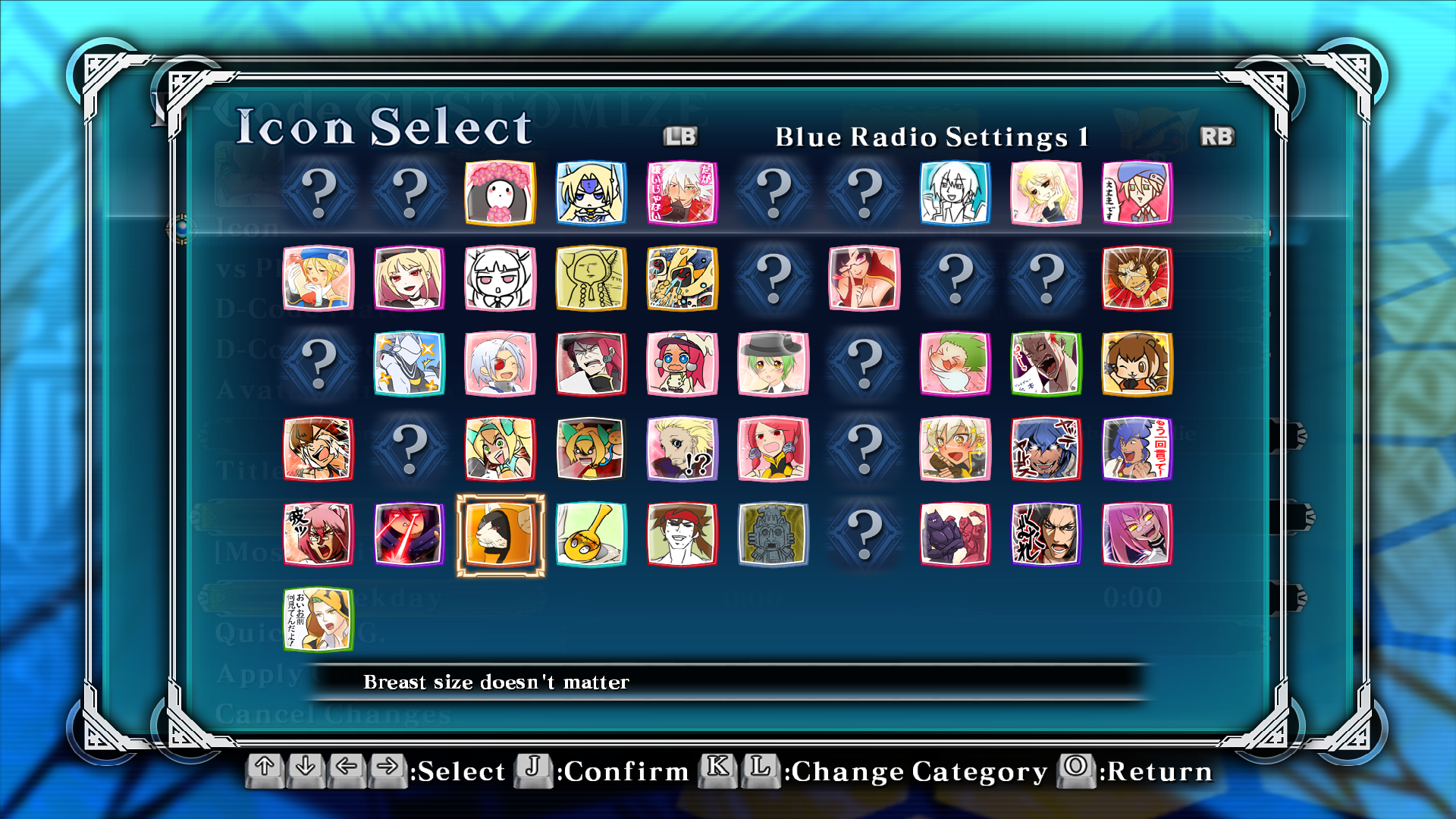Choose the yellow ladle creature icon
1456x819 pixels.
click(x=591, y=535)
